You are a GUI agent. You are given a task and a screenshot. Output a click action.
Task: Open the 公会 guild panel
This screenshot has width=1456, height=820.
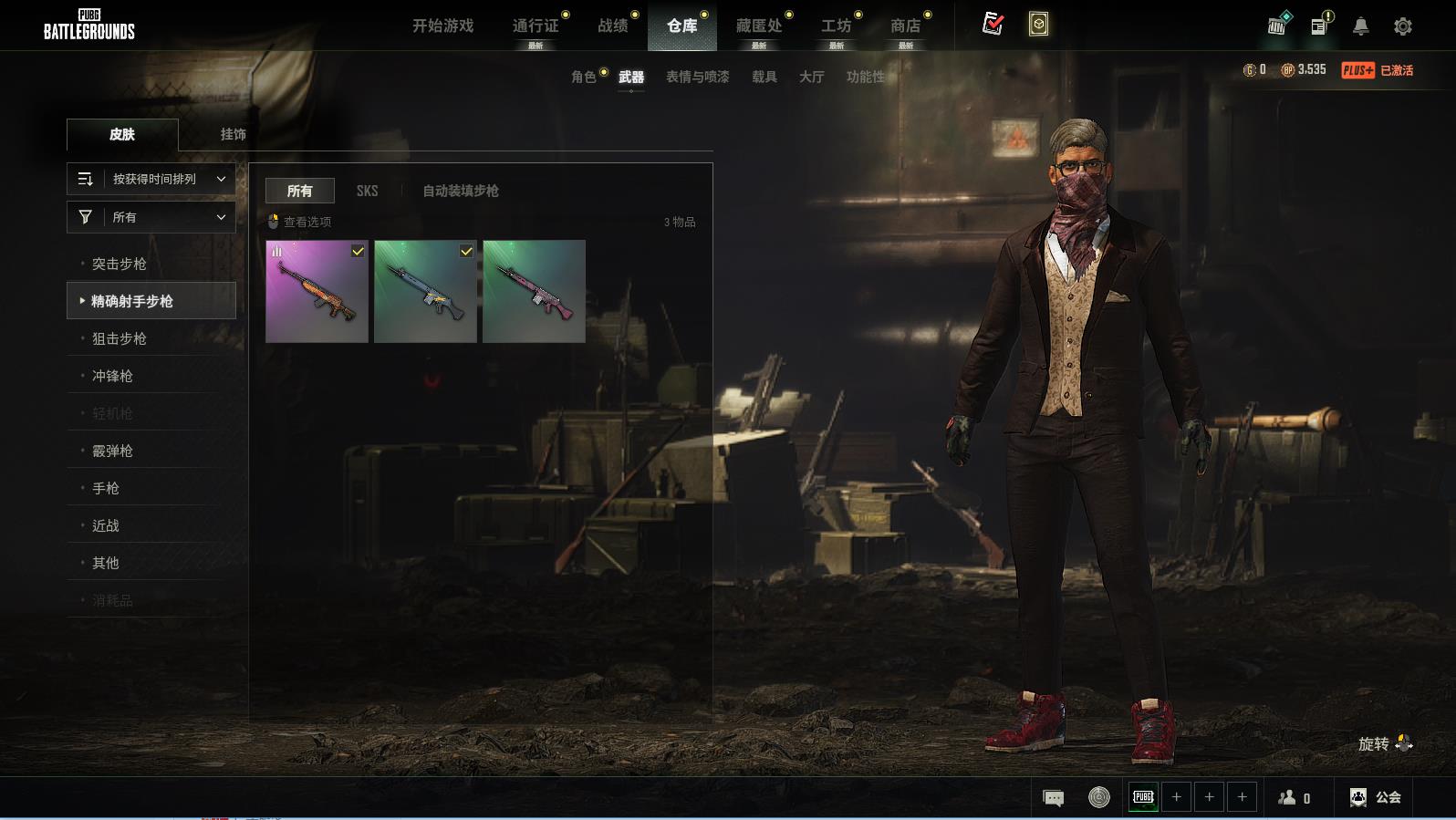click(1376, 797)
